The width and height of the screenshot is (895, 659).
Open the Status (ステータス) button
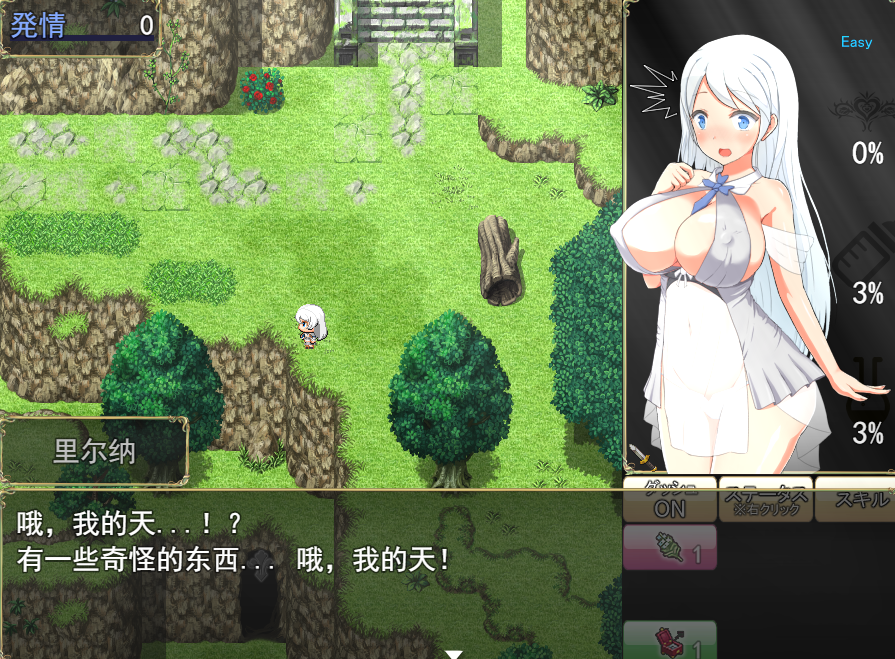(x=765, y=500)
